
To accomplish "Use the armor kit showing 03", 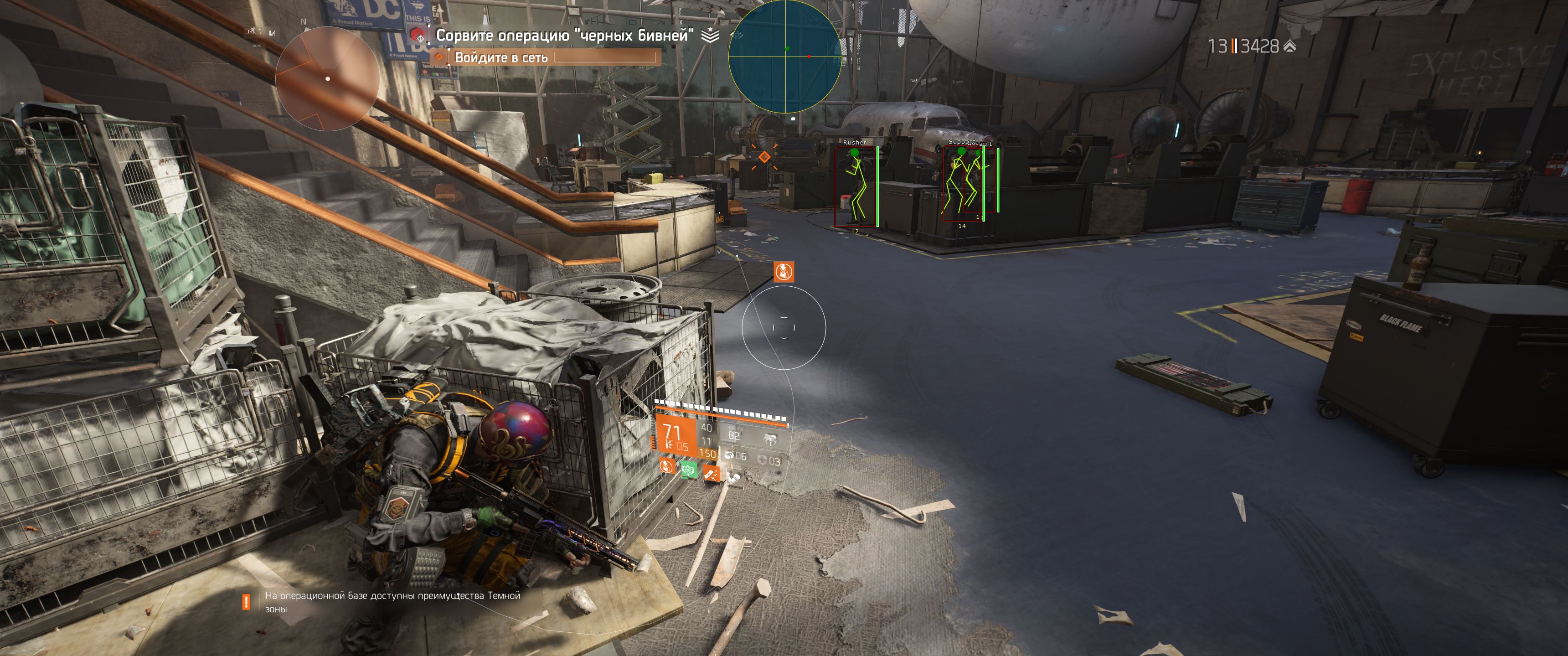I will click(768, 461).
